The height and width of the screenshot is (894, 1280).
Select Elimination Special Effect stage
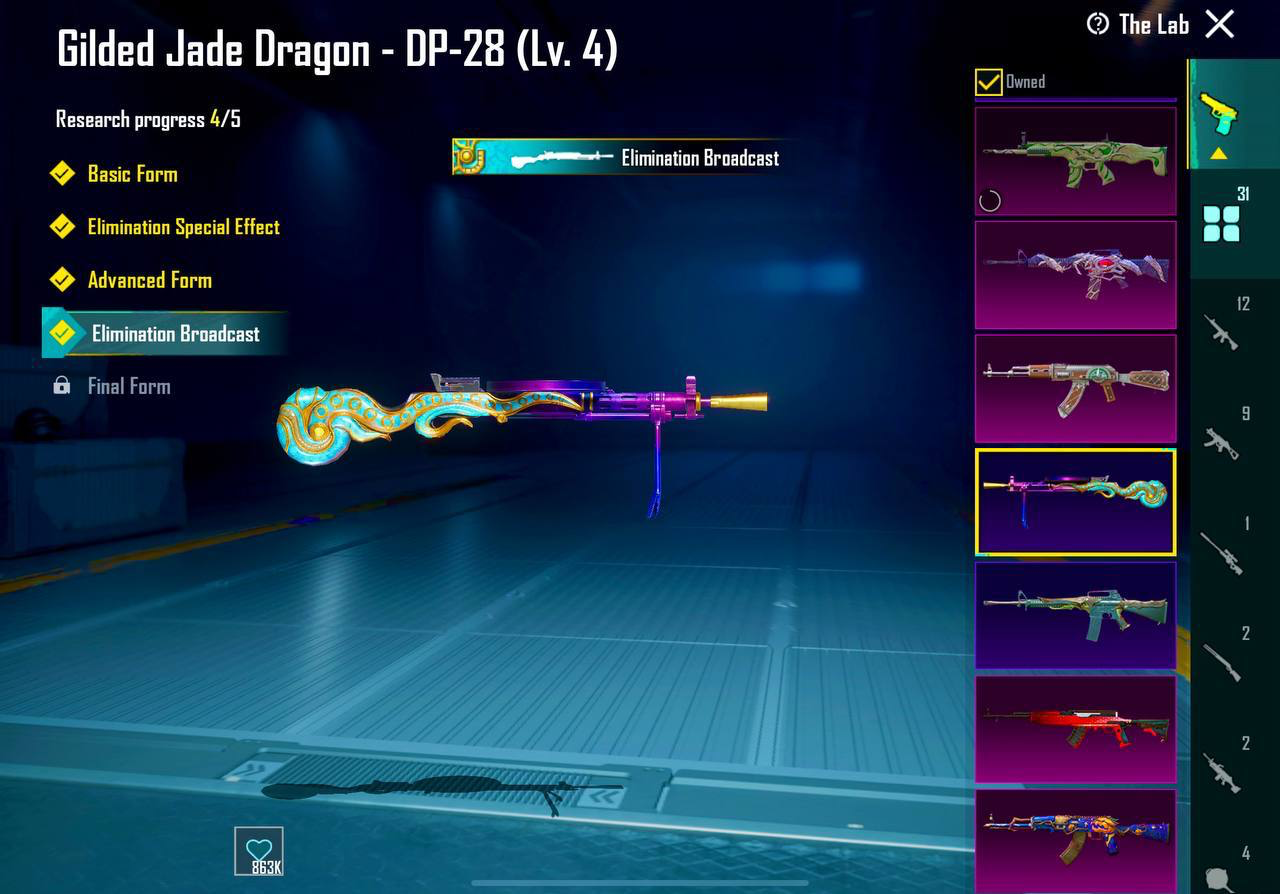click(x=183, y=227)
